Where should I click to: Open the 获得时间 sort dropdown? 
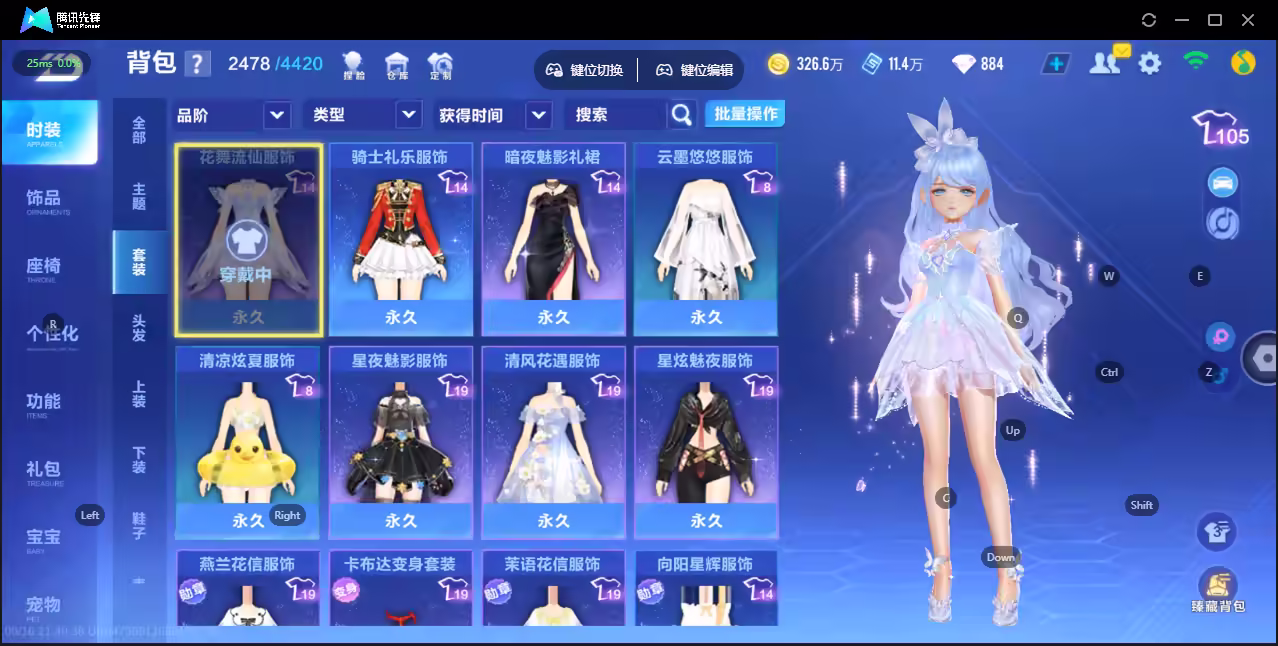pyautogui.click(x=494, y=115)
